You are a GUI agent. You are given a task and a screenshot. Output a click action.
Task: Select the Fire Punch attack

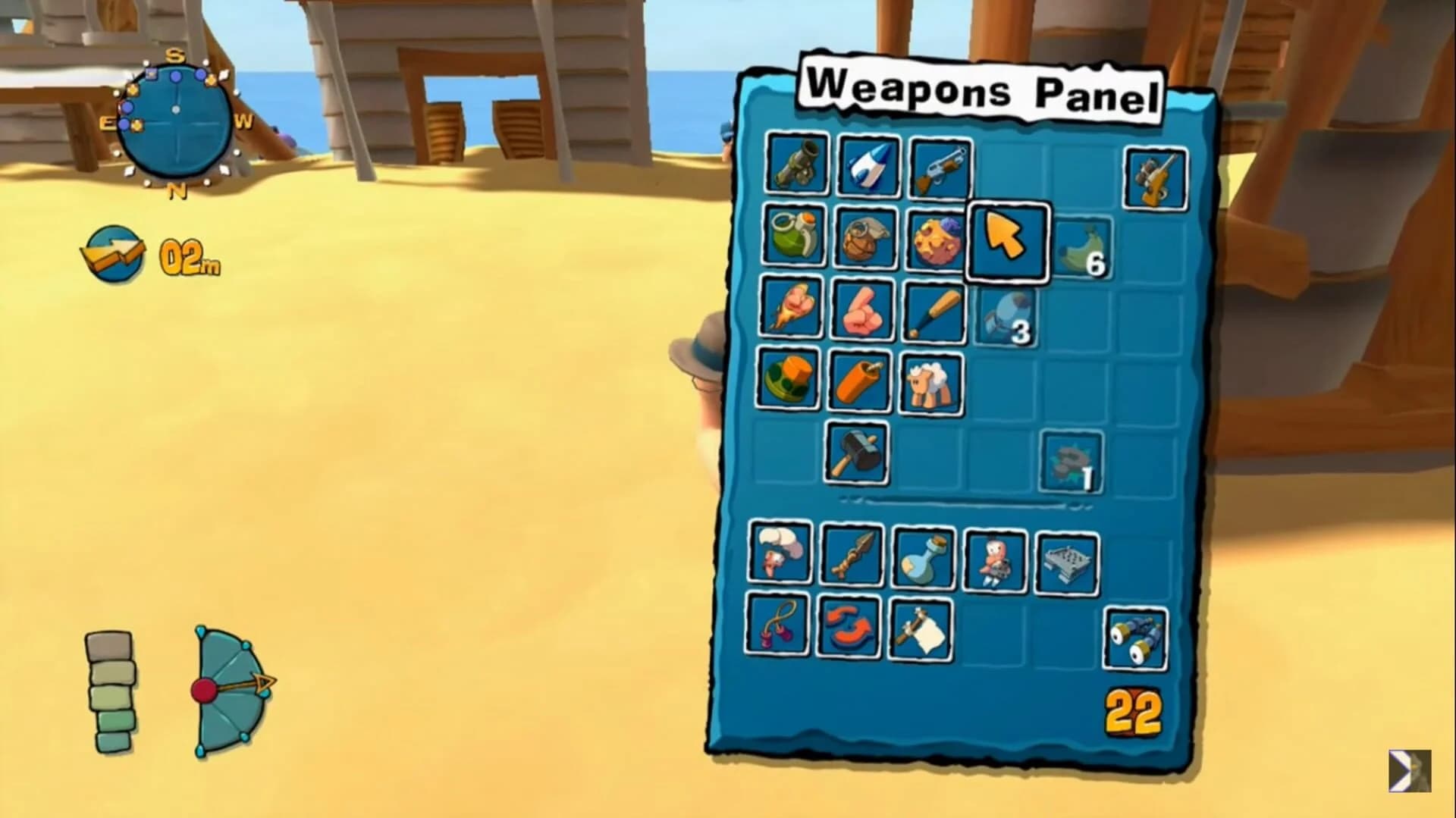pyautogui.click(x=795, y=311)
